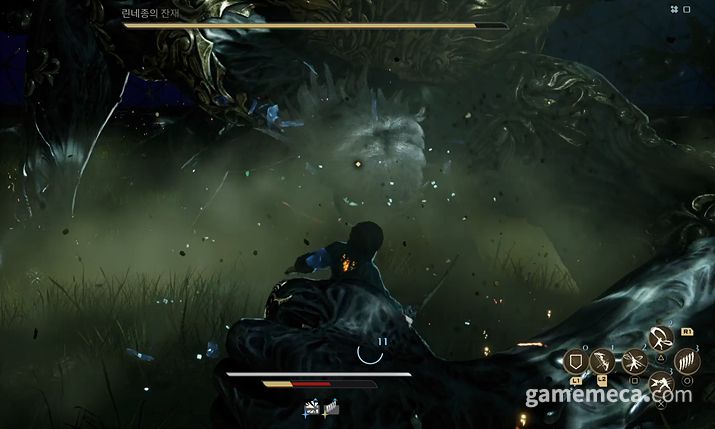Activate the claw slash skill icon
The image size is (715, 429).
687,362
